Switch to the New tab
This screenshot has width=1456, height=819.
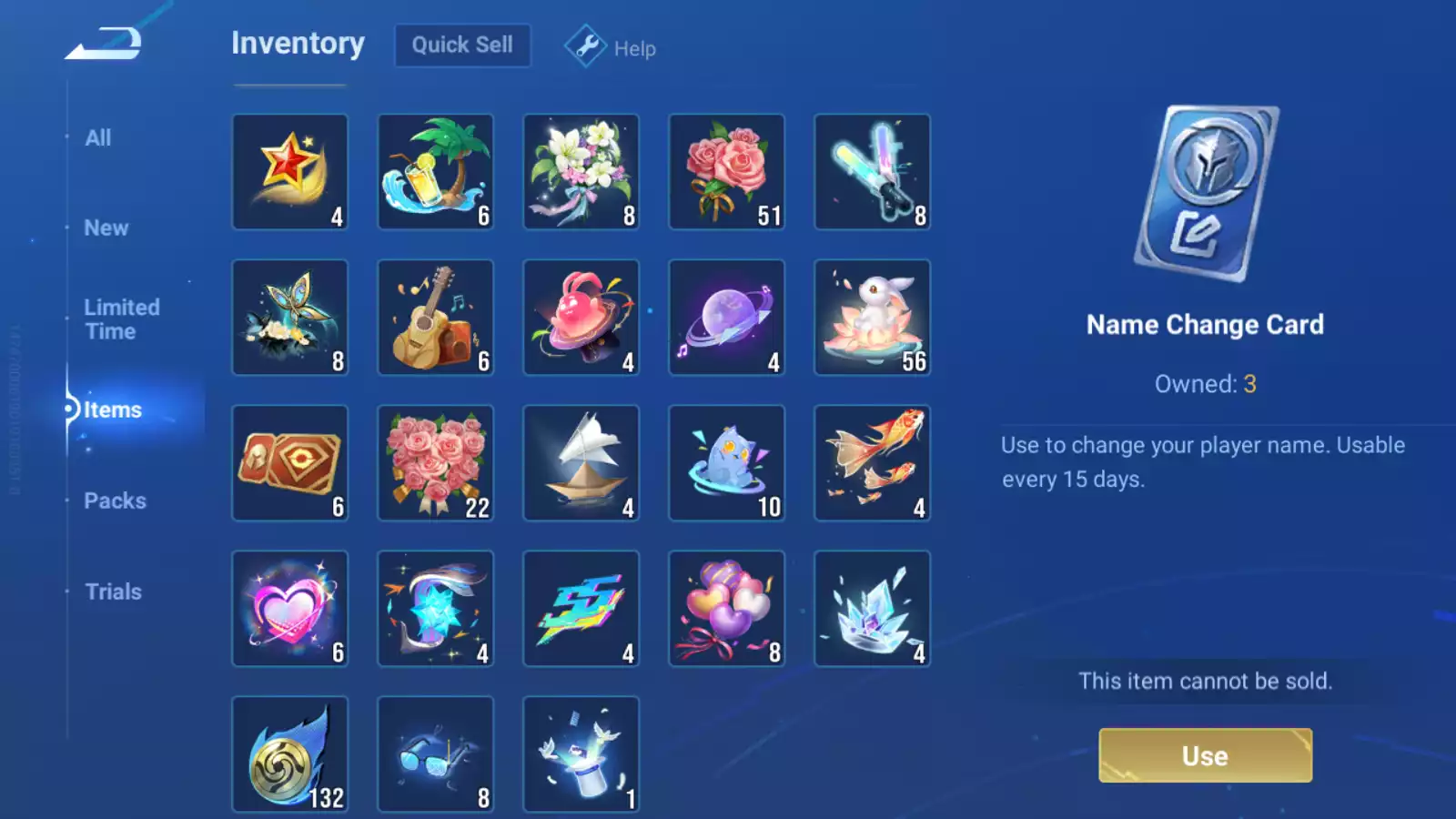[106, 228]
